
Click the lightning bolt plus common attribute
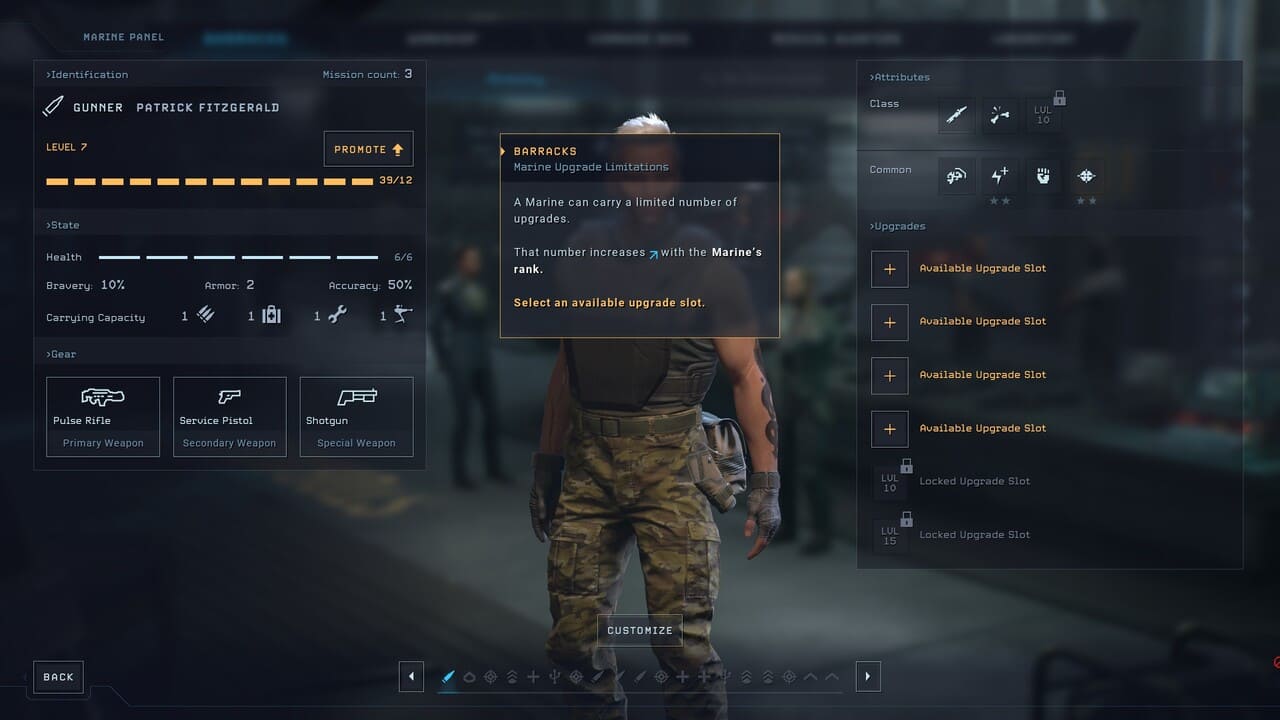pyautogui.click(x=999, y=176)
